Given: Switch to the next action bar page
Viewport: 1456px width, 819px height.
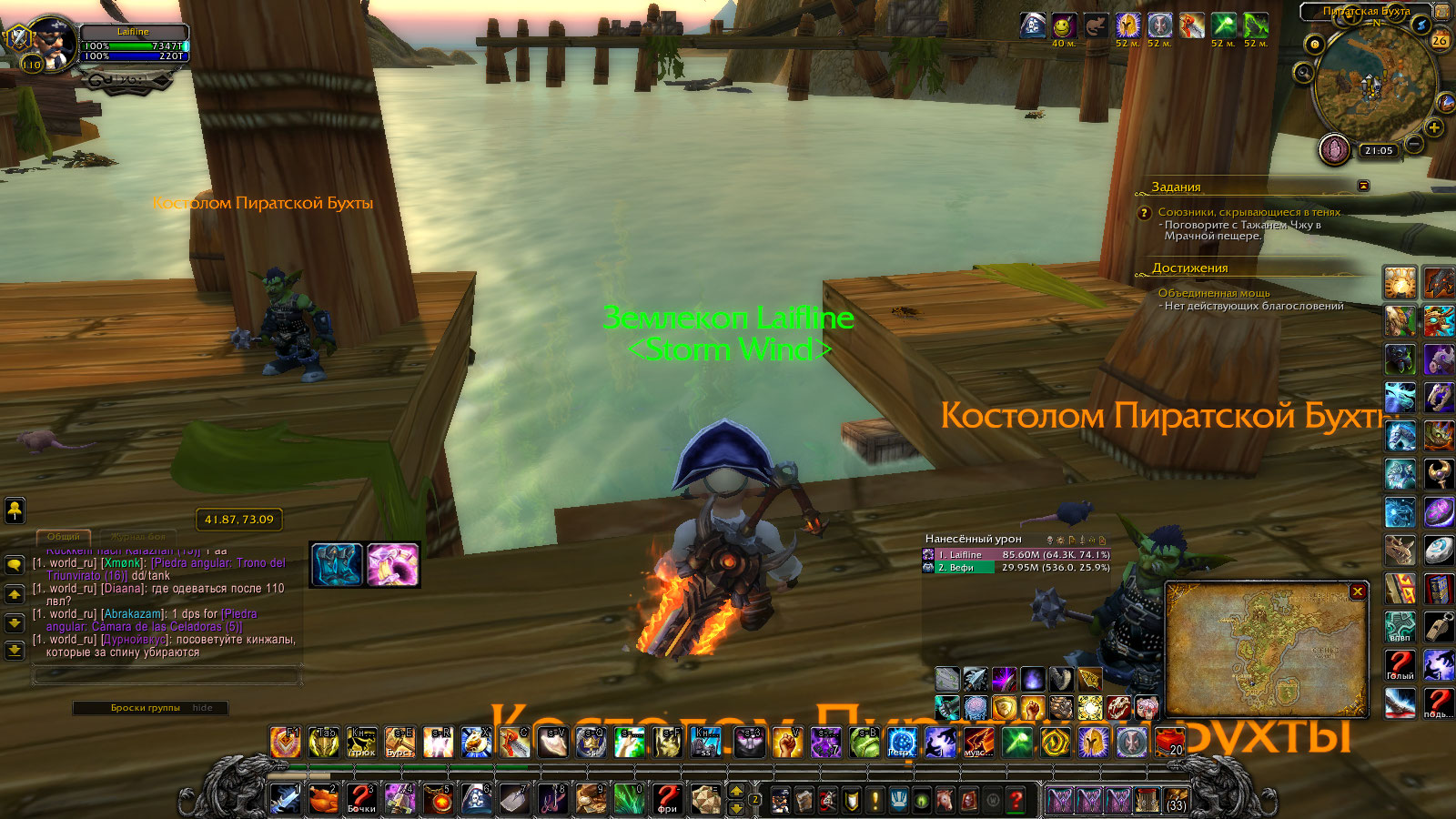Looking at the screenshot, I should pyautogui.click(x=736, y=791).
